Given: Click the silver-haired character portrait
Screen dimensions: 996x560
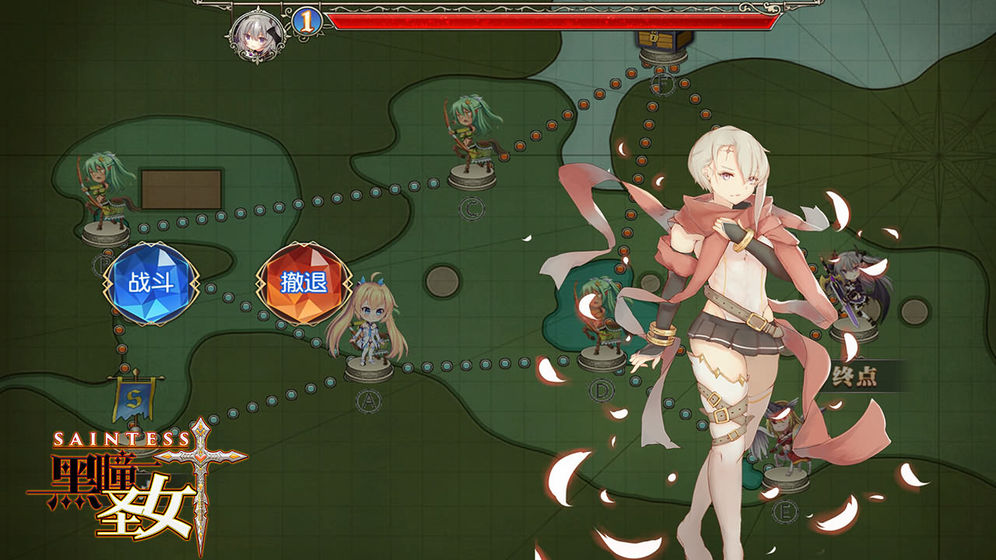Looking at the screenshot, I should 254,33.
